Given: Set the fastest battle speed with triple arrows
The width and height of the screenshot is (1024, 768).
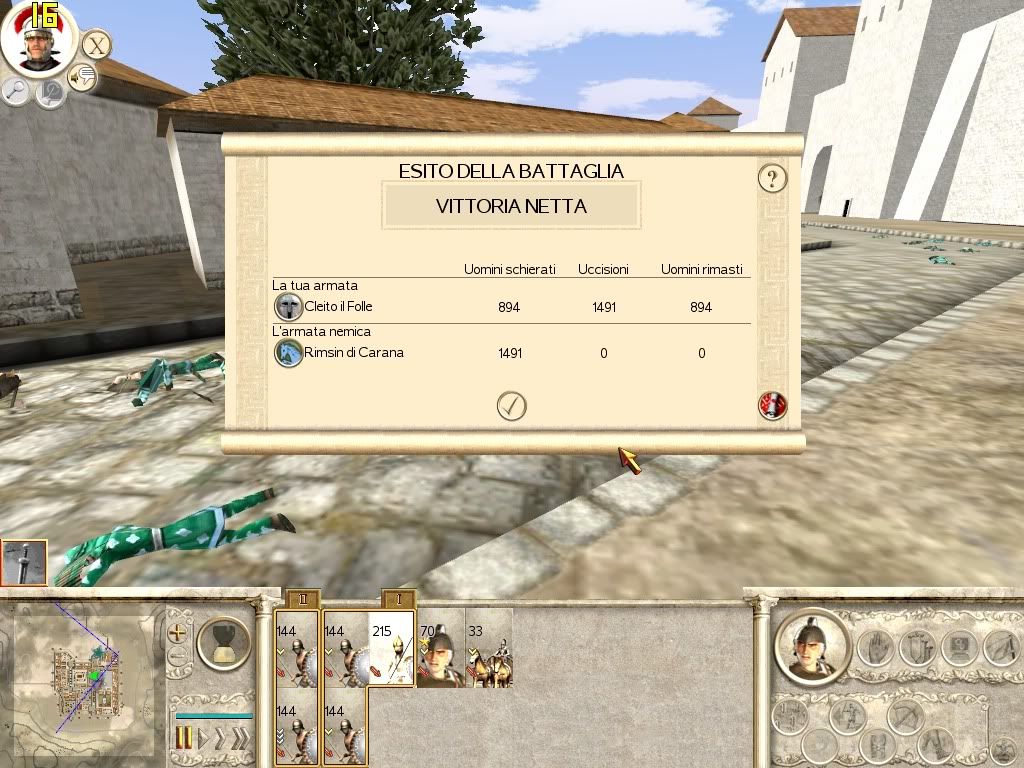Looking at the screenshot, I should tap(240, 739).
